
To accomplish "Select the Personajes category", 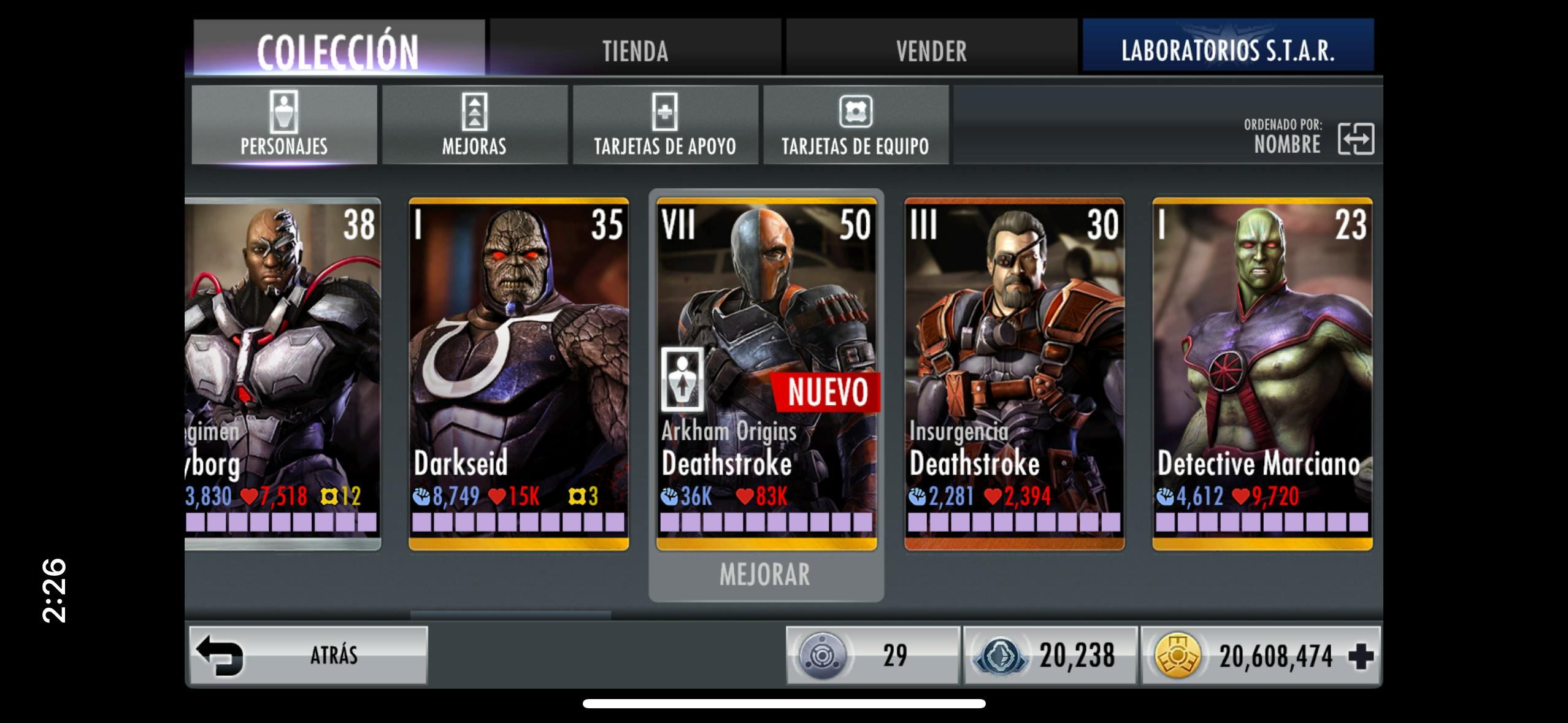I will (284, 125).
